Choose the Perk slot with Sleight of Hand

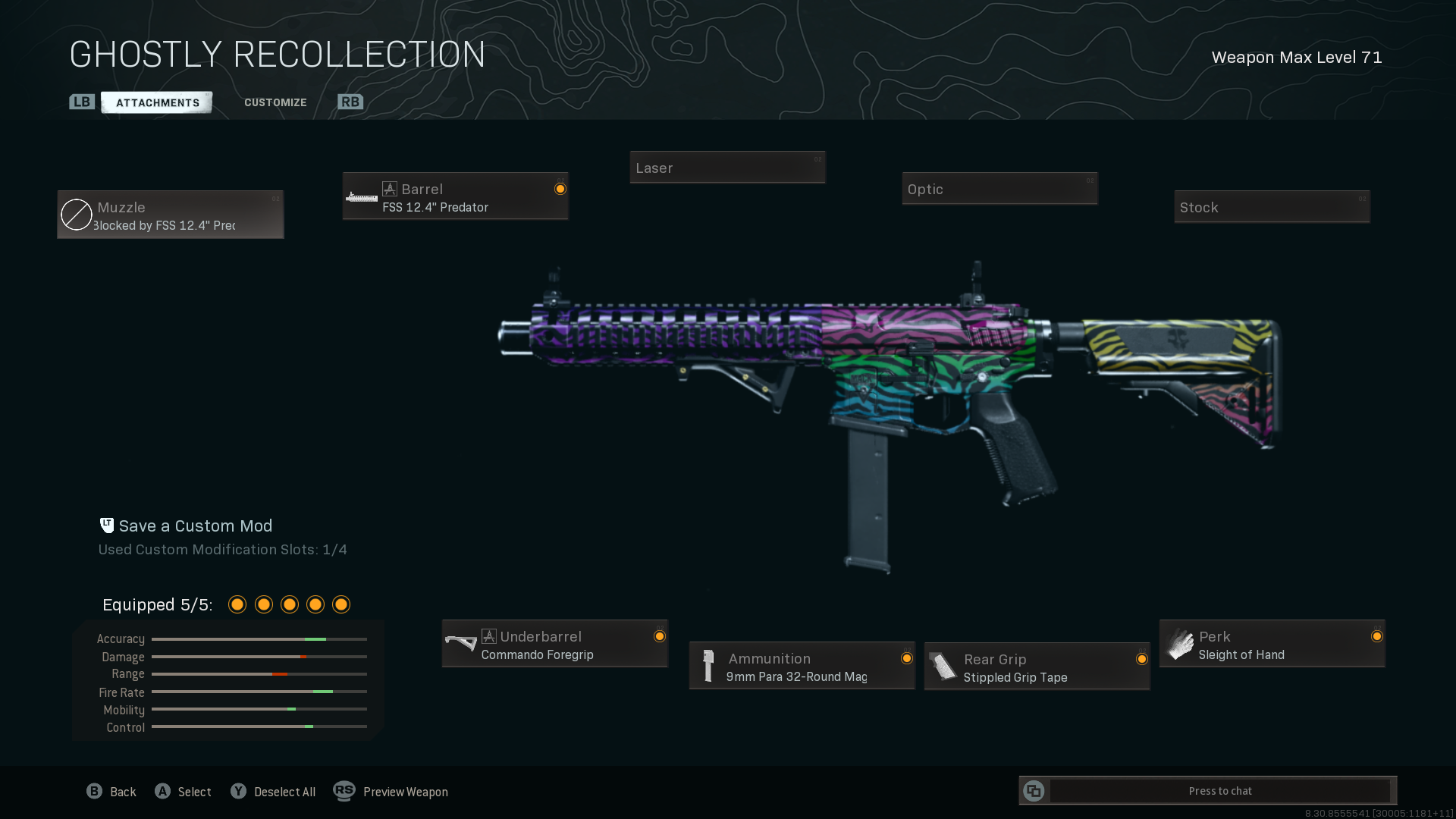click(x=1272, y=645)
